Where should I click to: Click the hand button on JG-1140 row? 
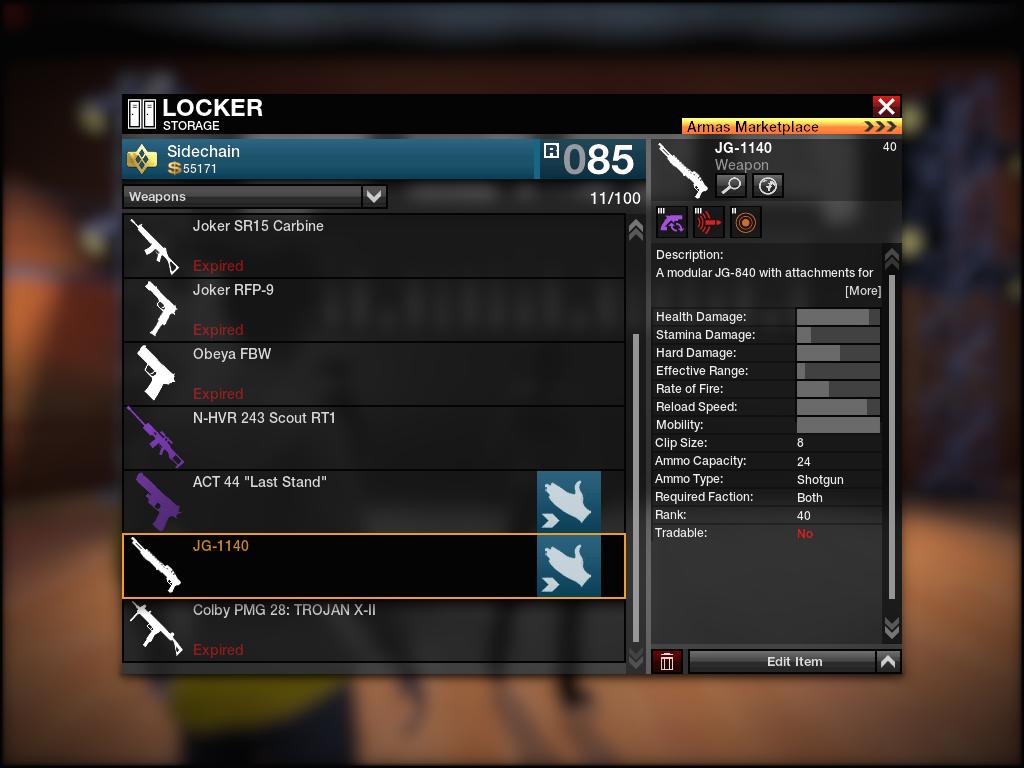[569, 566]
